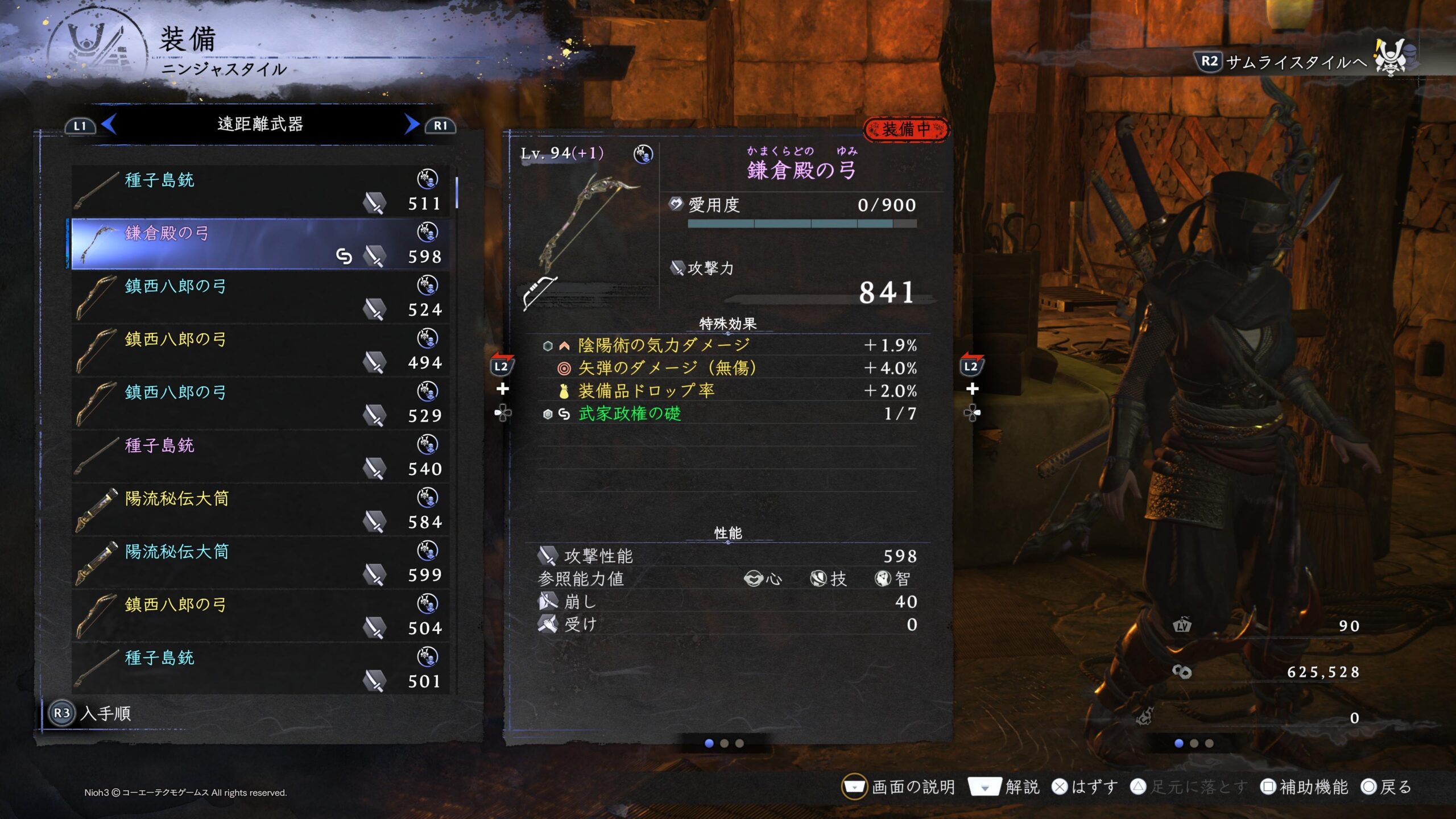Viewport: 1456px width, 819px height.
Task: Inspect the 装備品ドロップ率 effect row
Action: pyautogui.click(x=728, y=391)
